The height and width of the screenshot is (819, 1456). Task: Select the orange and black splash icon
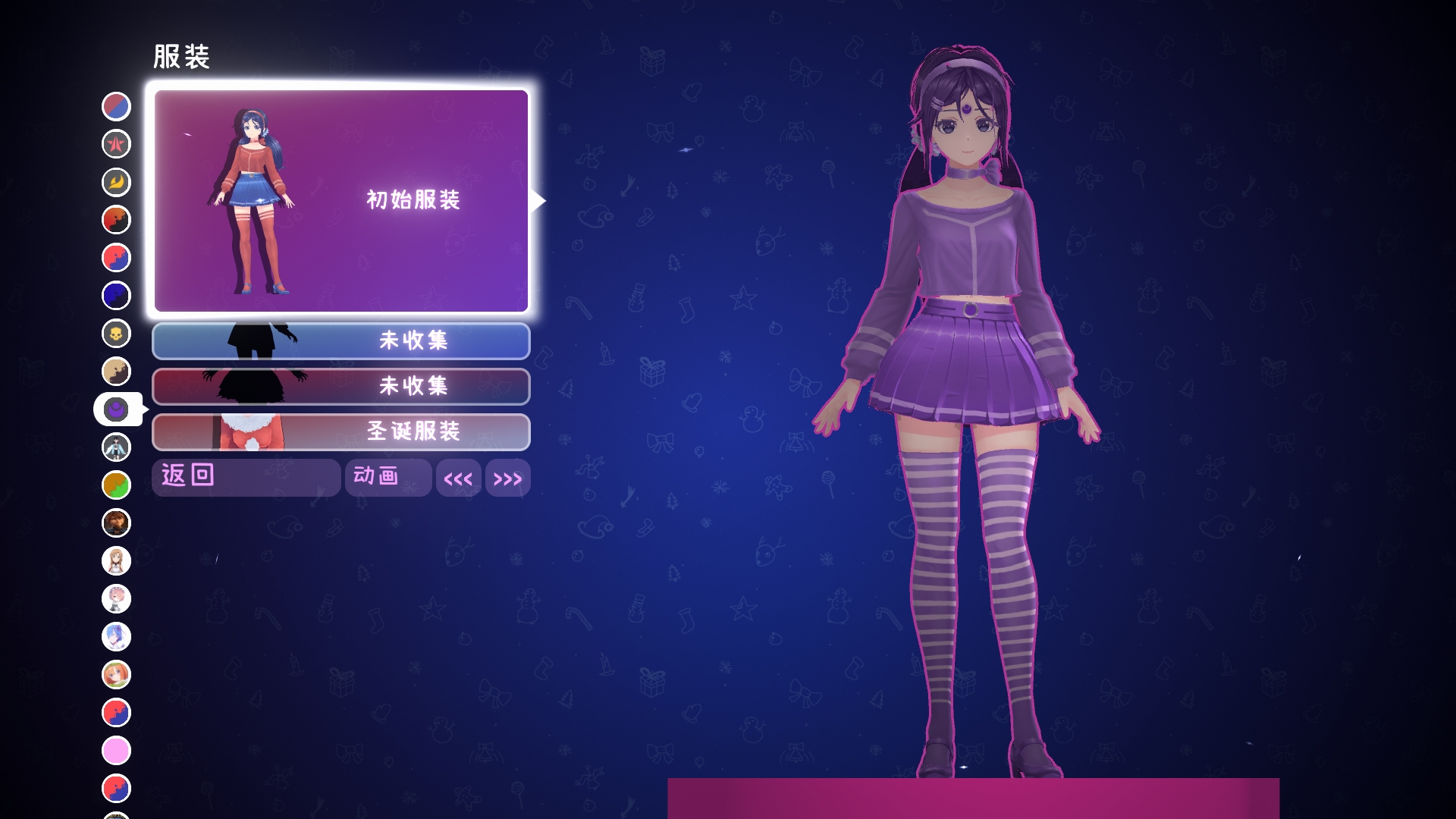[116, 220]
